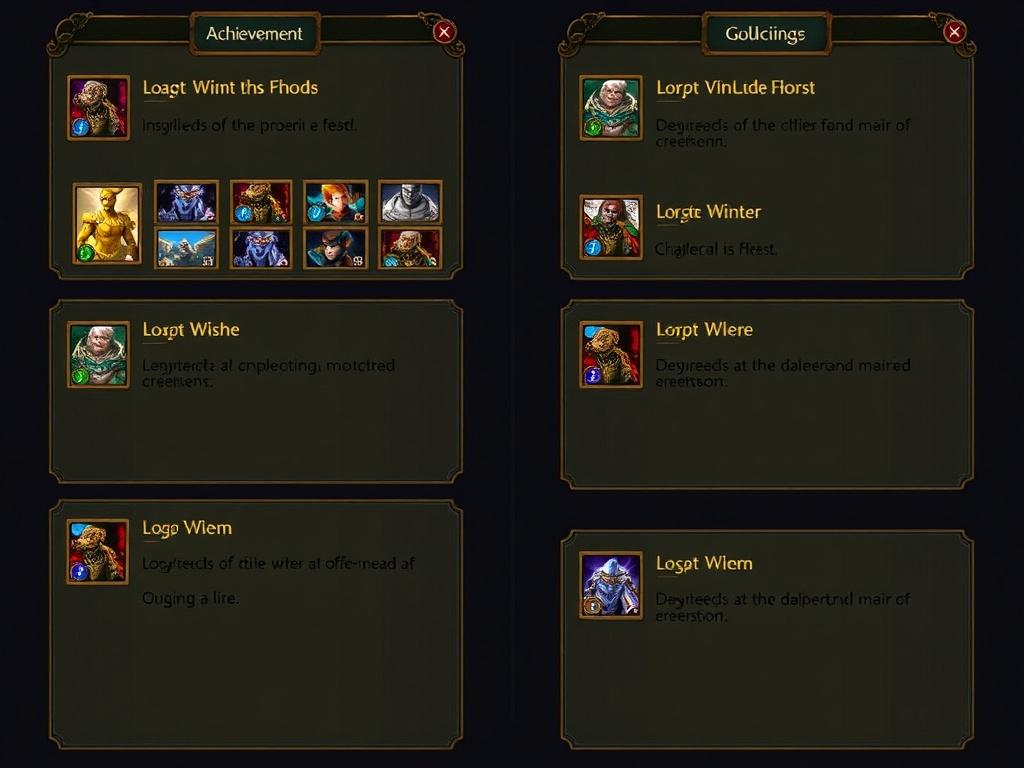
Task: Choose the Logp Wlem entry
Action: point(187,528)
